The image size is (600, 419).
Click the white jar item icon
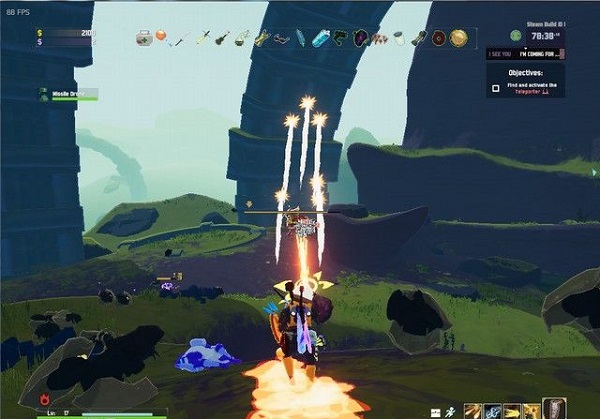point(399,39)
